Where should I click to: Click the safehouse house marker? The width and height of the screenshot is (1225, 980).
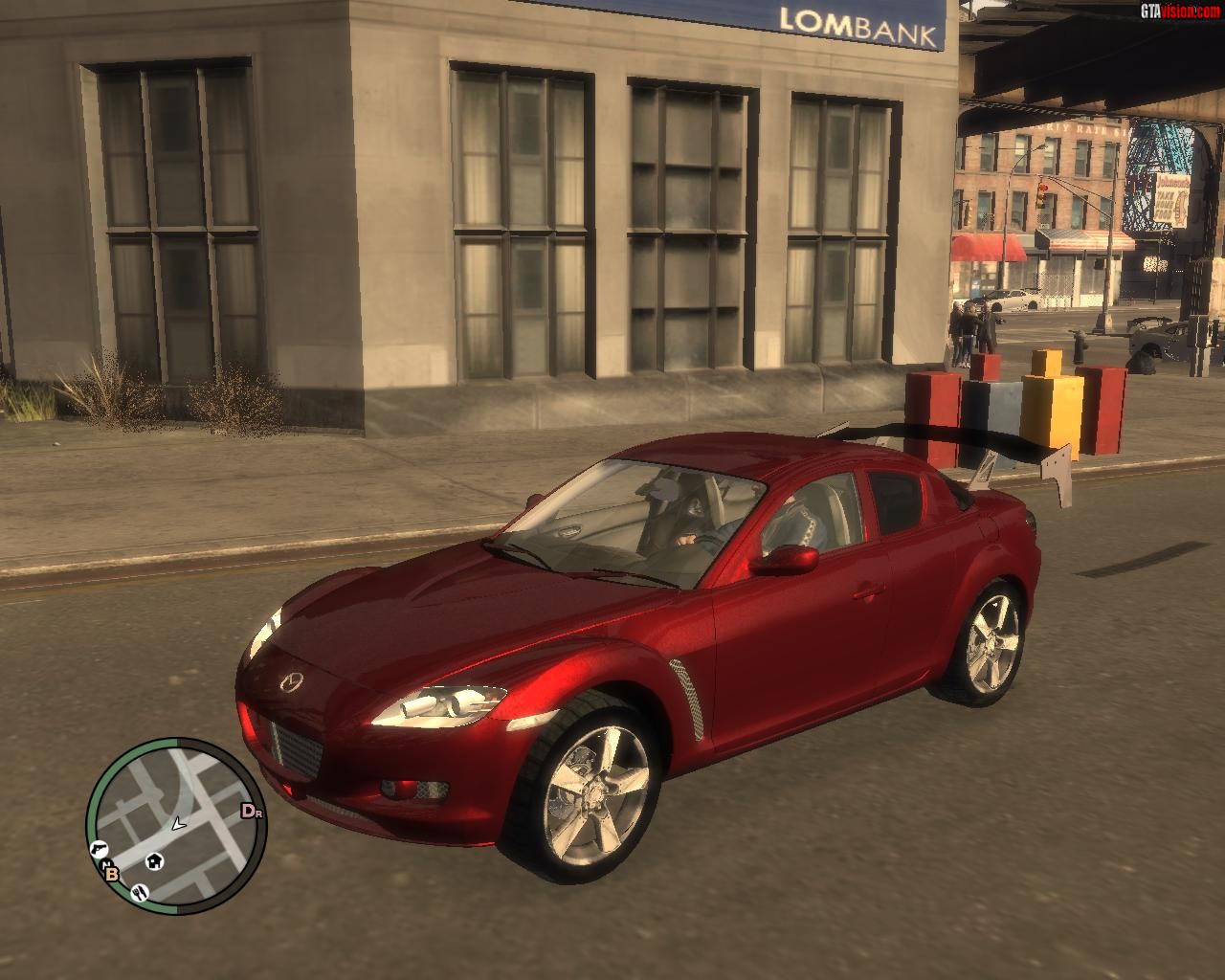(x=153, y=861)
